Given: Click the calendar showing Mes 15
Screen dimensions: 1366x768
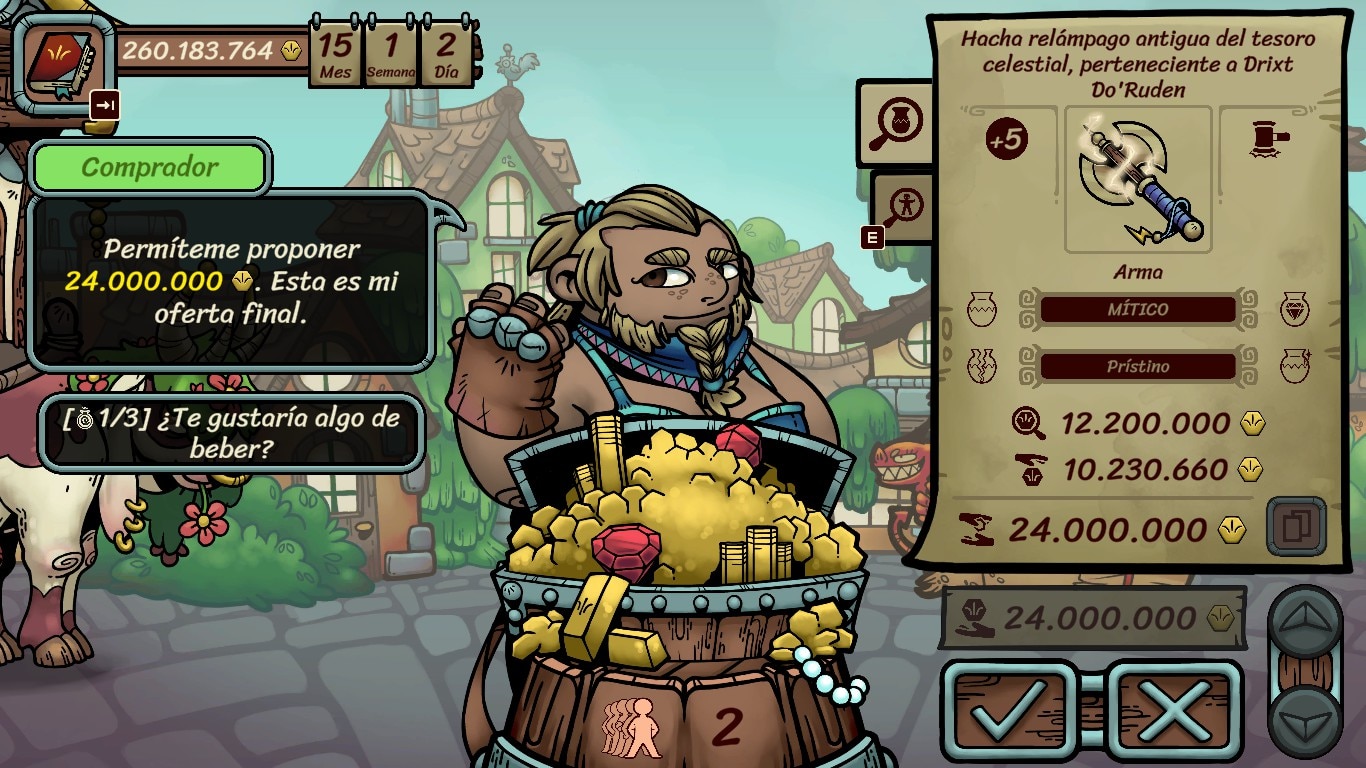Looking at the screenshot, I should click(x=335, y=54).
